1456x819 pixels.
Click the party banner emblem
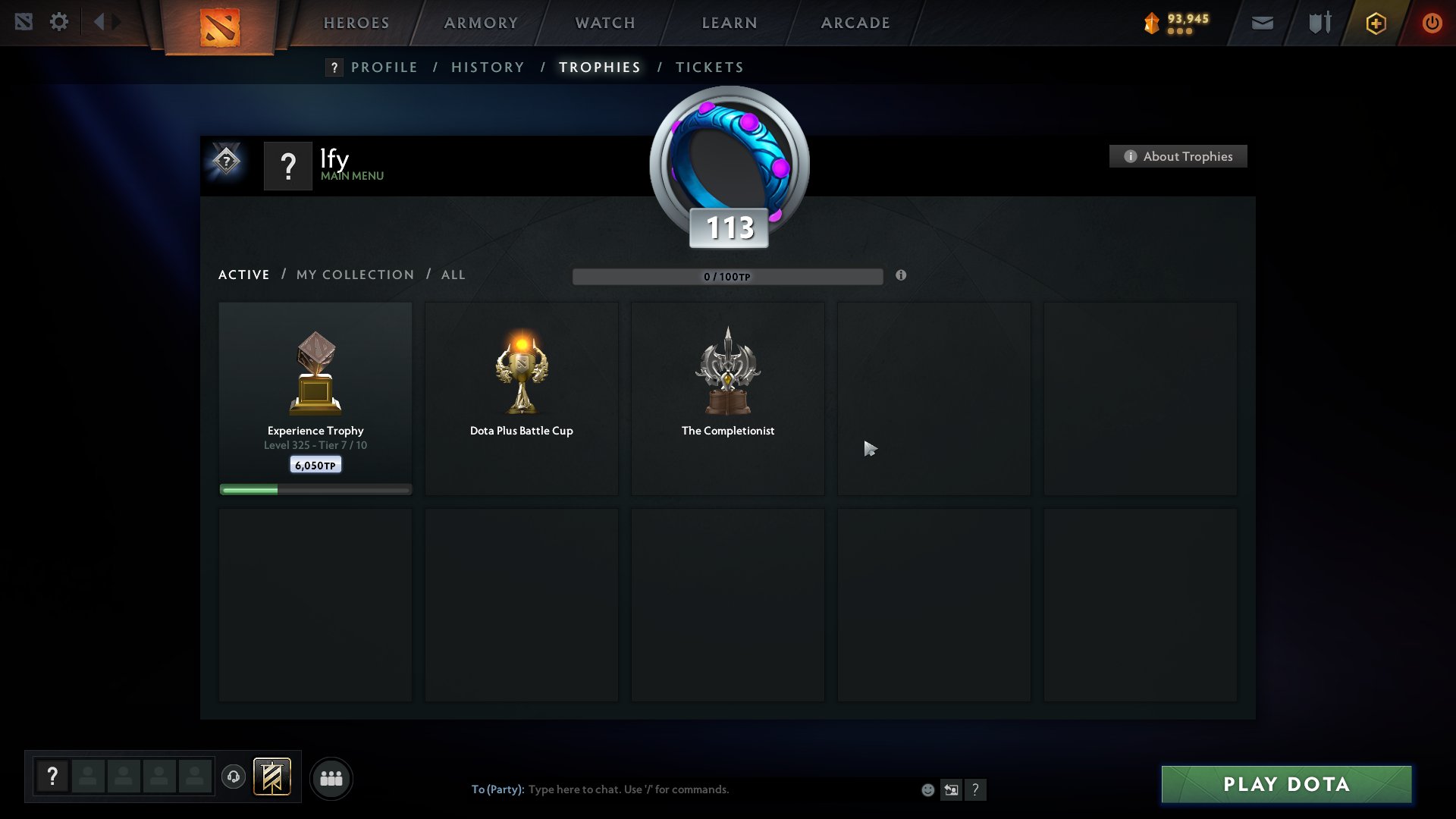coord(273,777)
